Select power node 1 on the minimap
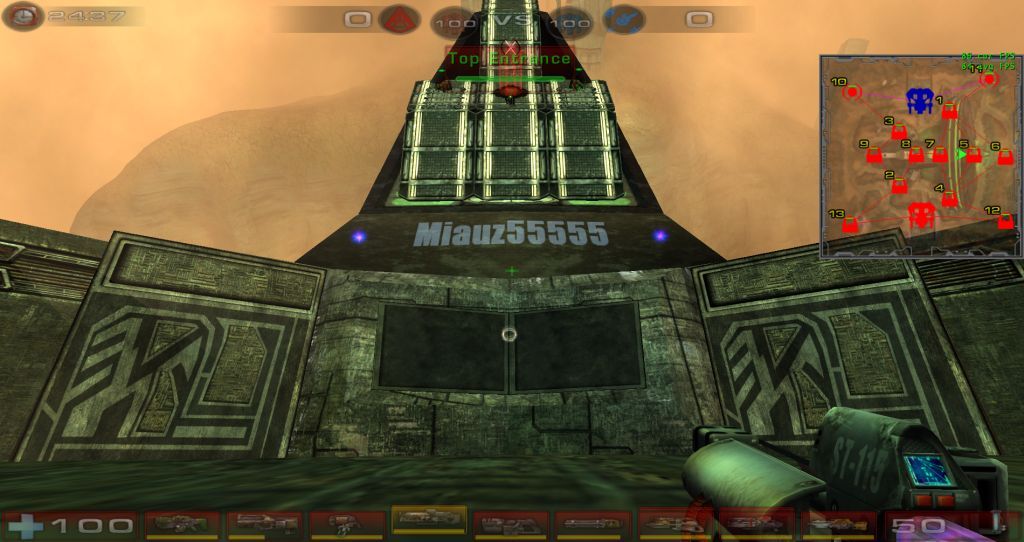 click(950, 111)
